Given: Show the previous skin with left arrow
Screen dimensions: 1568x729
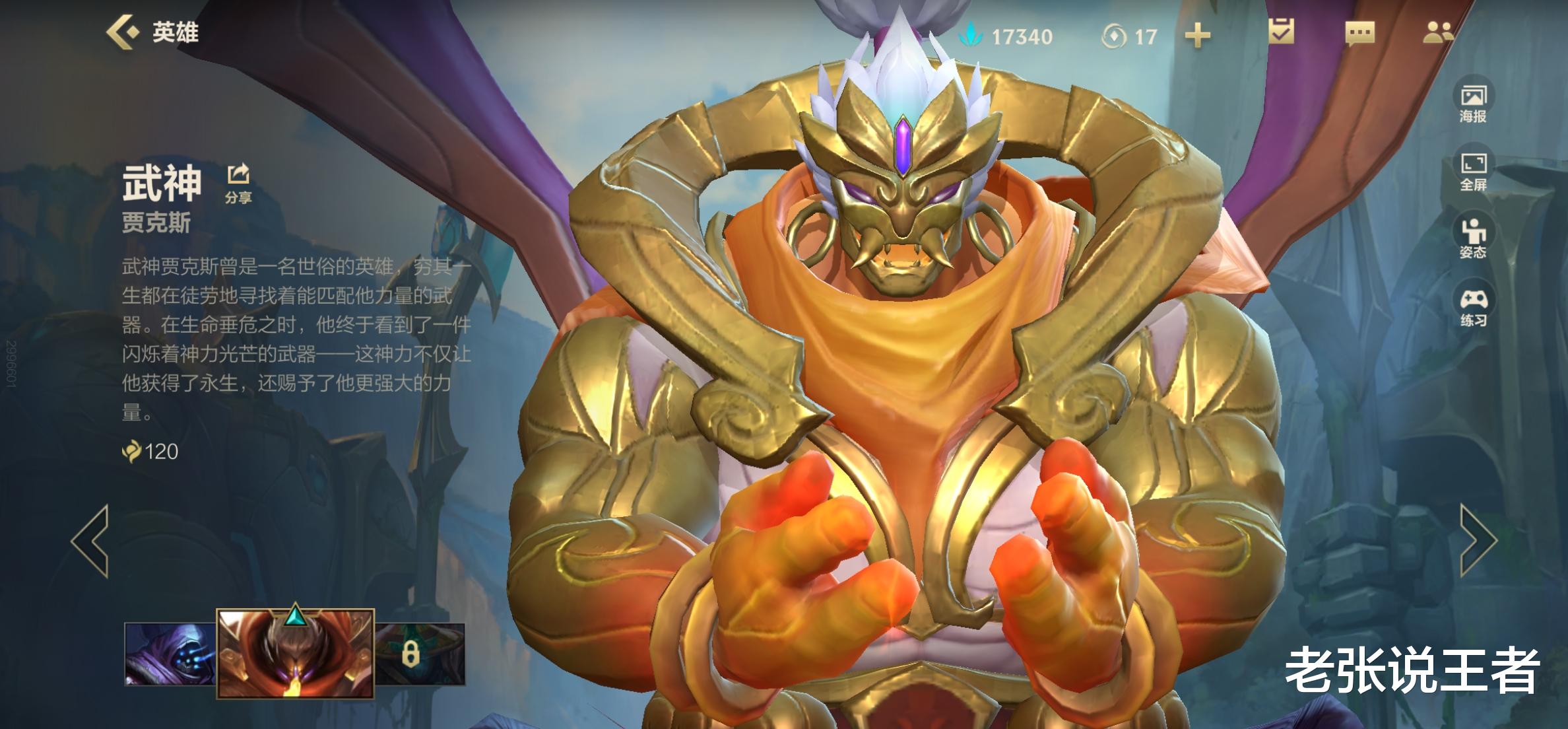Looking at the screenshot, I should tap(90, 541).
